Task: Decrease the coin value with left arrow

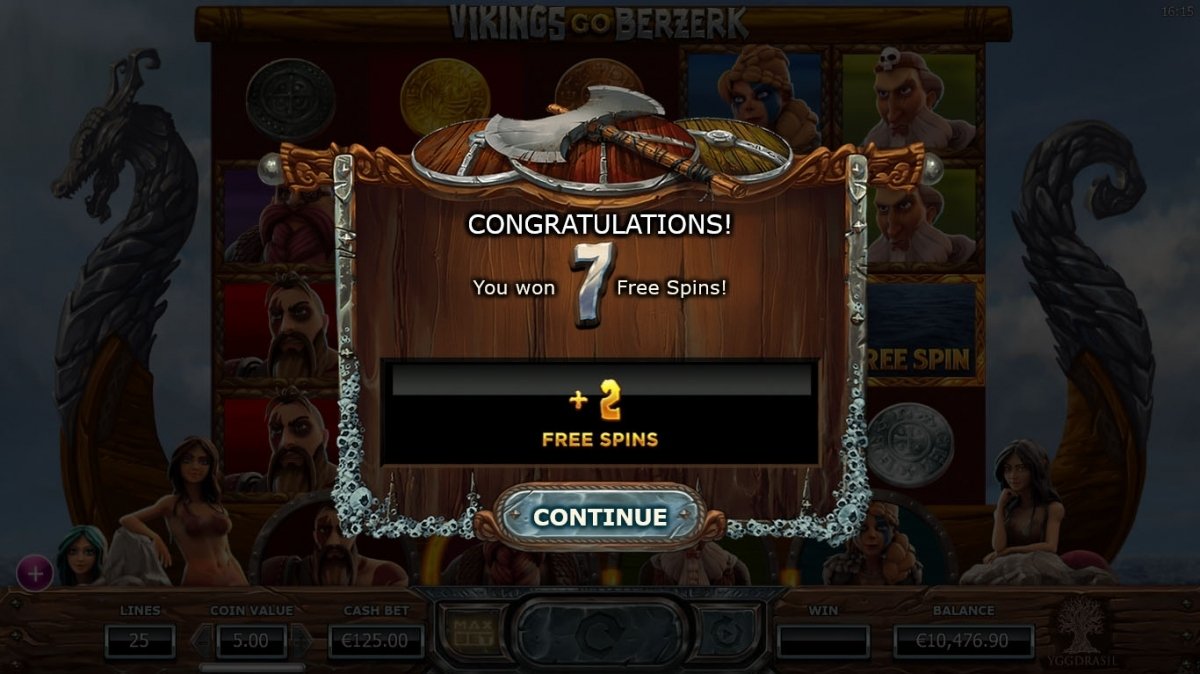Action: coord(203,640)
